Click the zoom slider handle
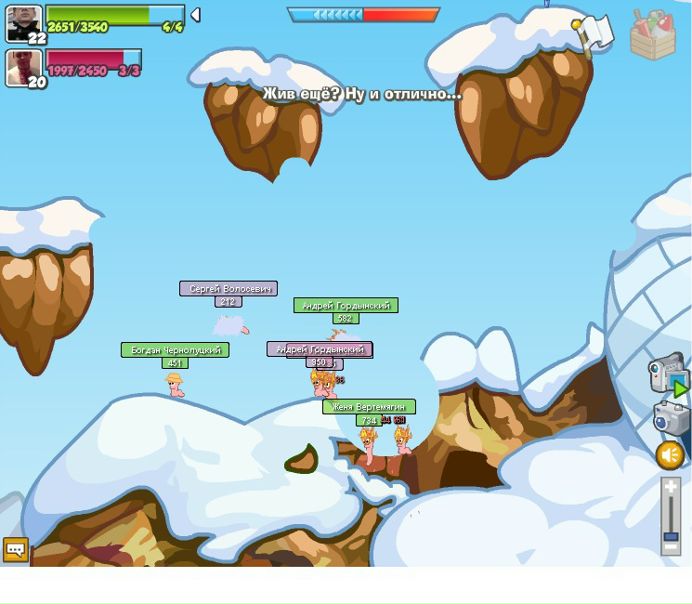This screenshot has width=692, height=604. 670,535
